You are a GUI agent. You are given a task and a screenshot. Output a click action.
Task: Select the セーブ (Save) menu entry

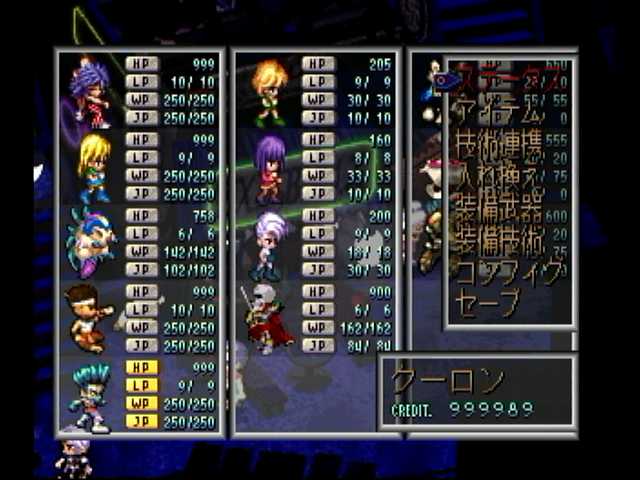pyautogui.click(x=487, y=301)
